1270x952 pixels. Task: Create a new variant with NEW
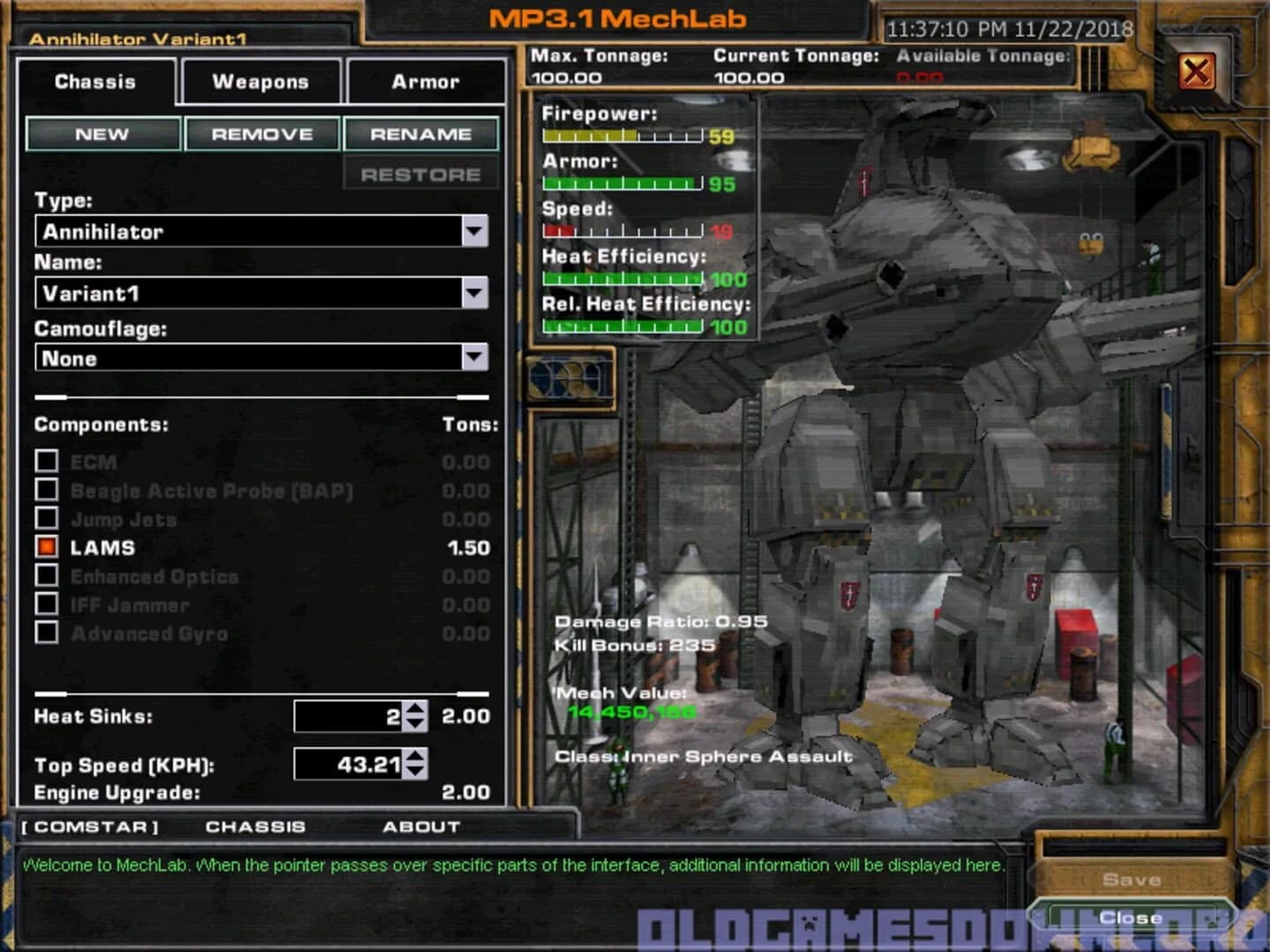click(x=103, y=133)
